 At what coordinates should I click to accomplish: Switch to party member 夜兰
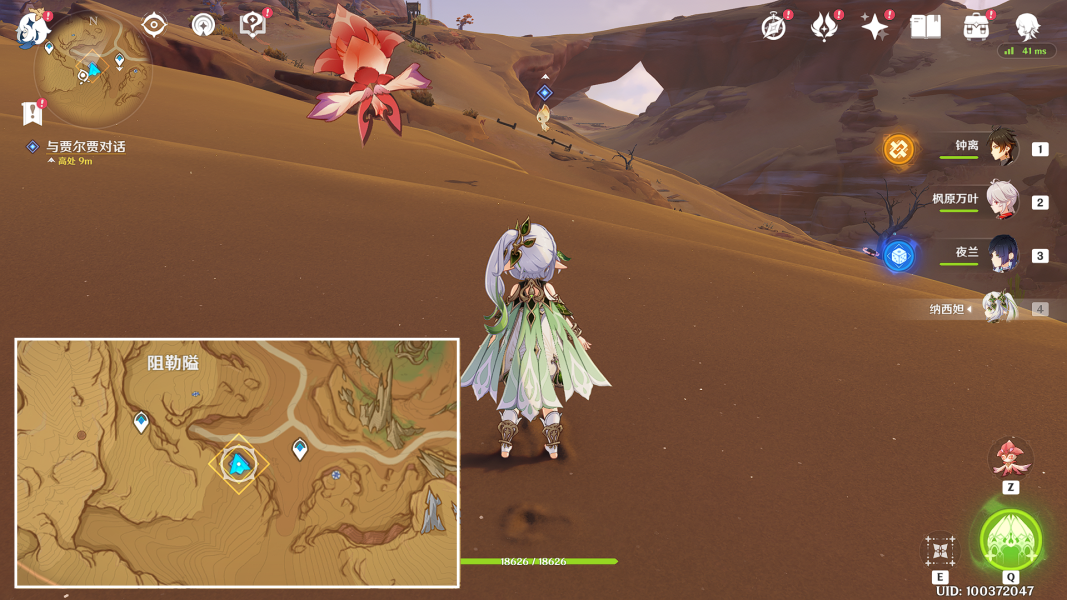pos(1002,254)
